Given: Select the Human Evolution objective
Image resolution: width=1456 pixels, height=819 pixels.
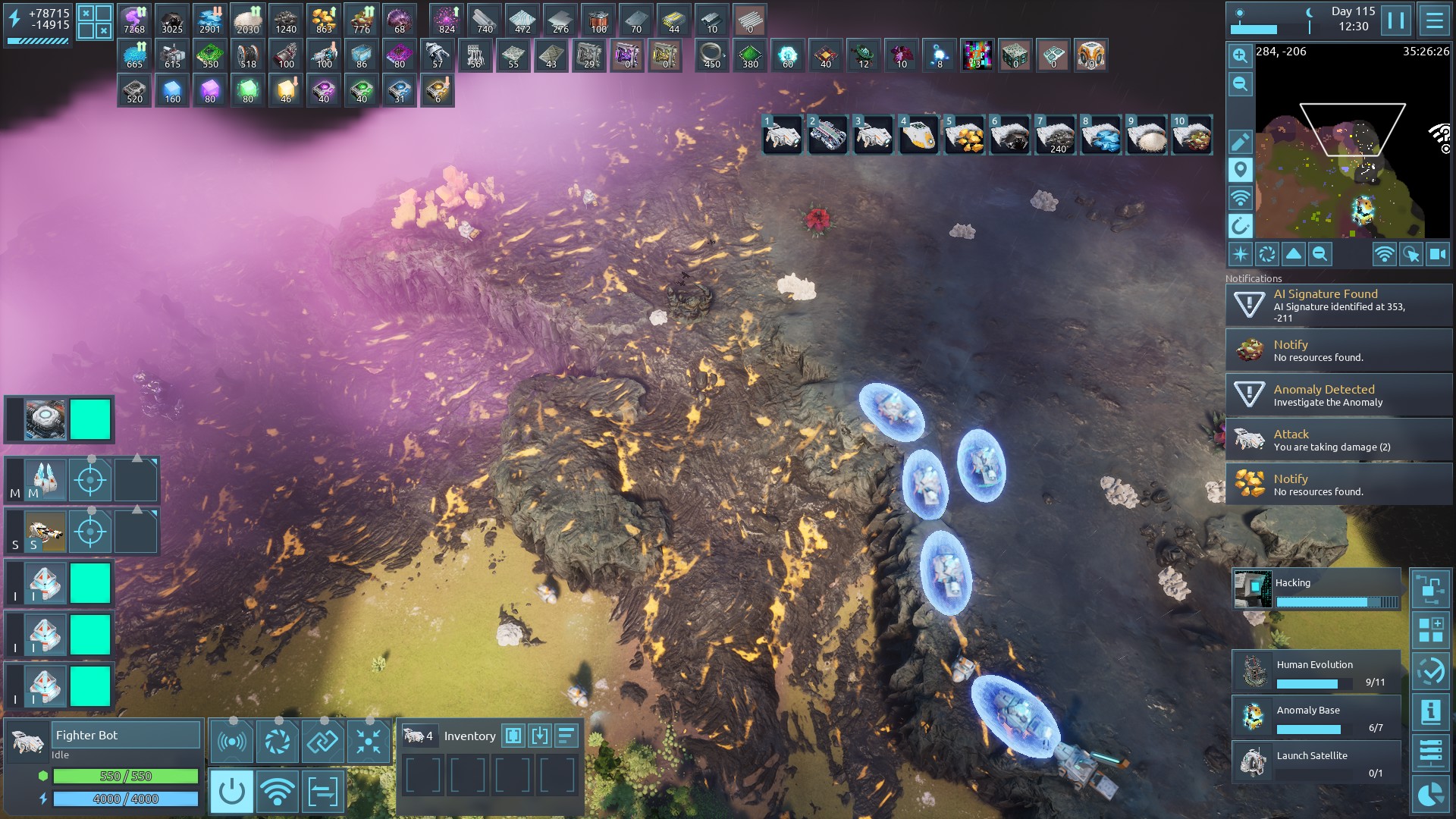Looking at the screenshot, I should tap(1316, 672).
